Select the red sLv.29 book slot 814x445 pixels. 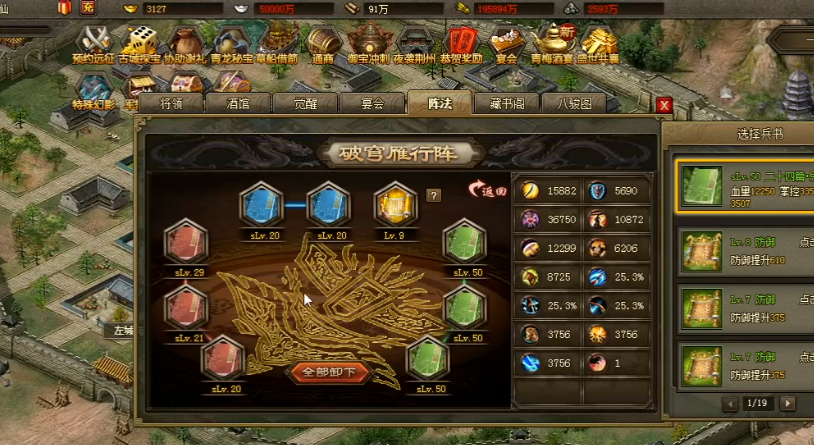186,240
